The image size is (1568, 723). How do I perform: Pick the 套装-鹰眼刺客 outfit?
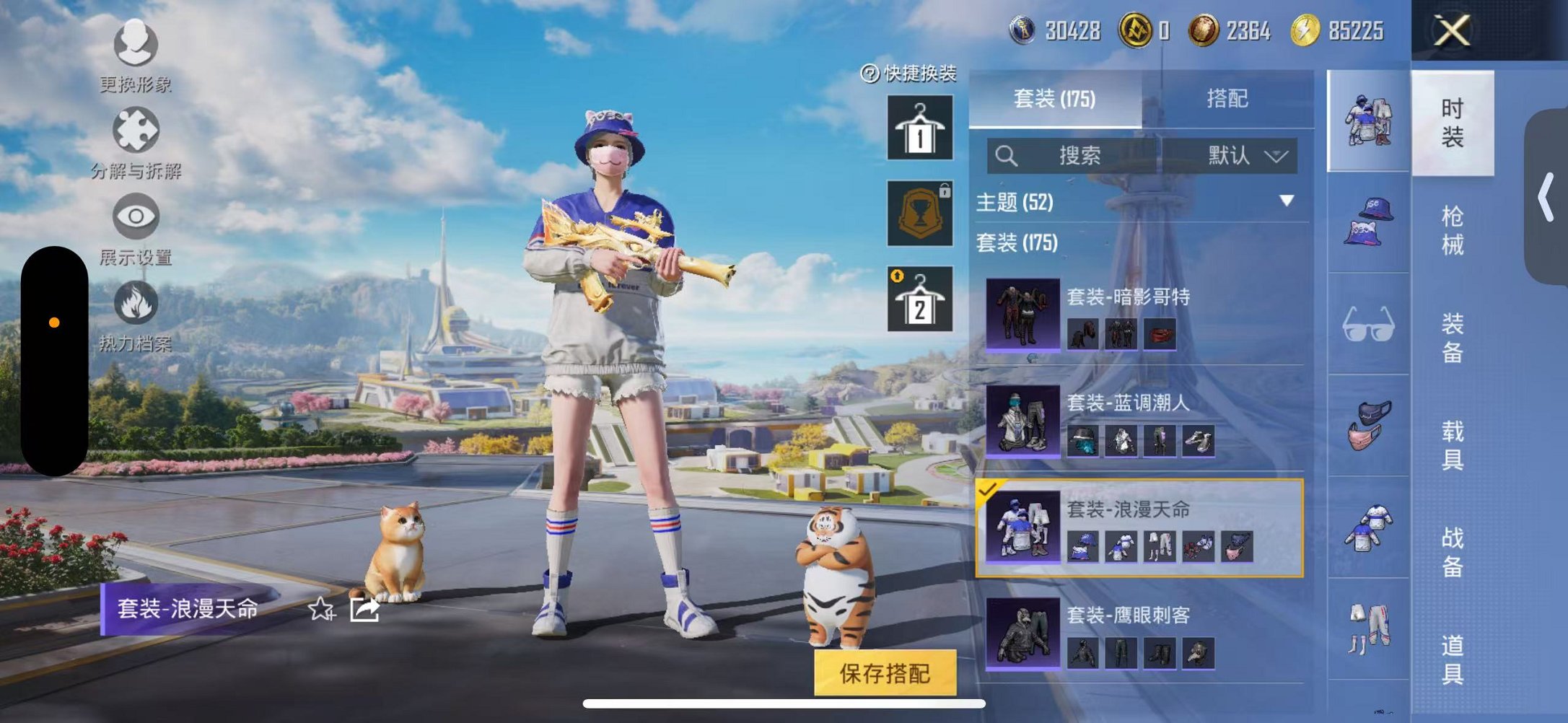[1144, 634]
